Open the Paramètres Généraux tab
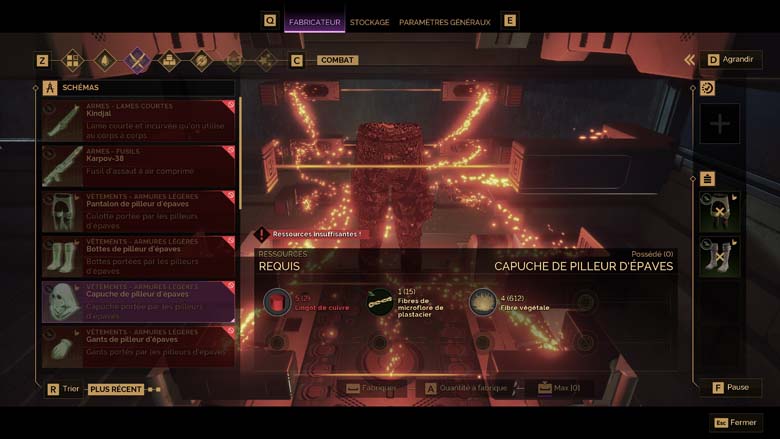 [x=444, y=22]
